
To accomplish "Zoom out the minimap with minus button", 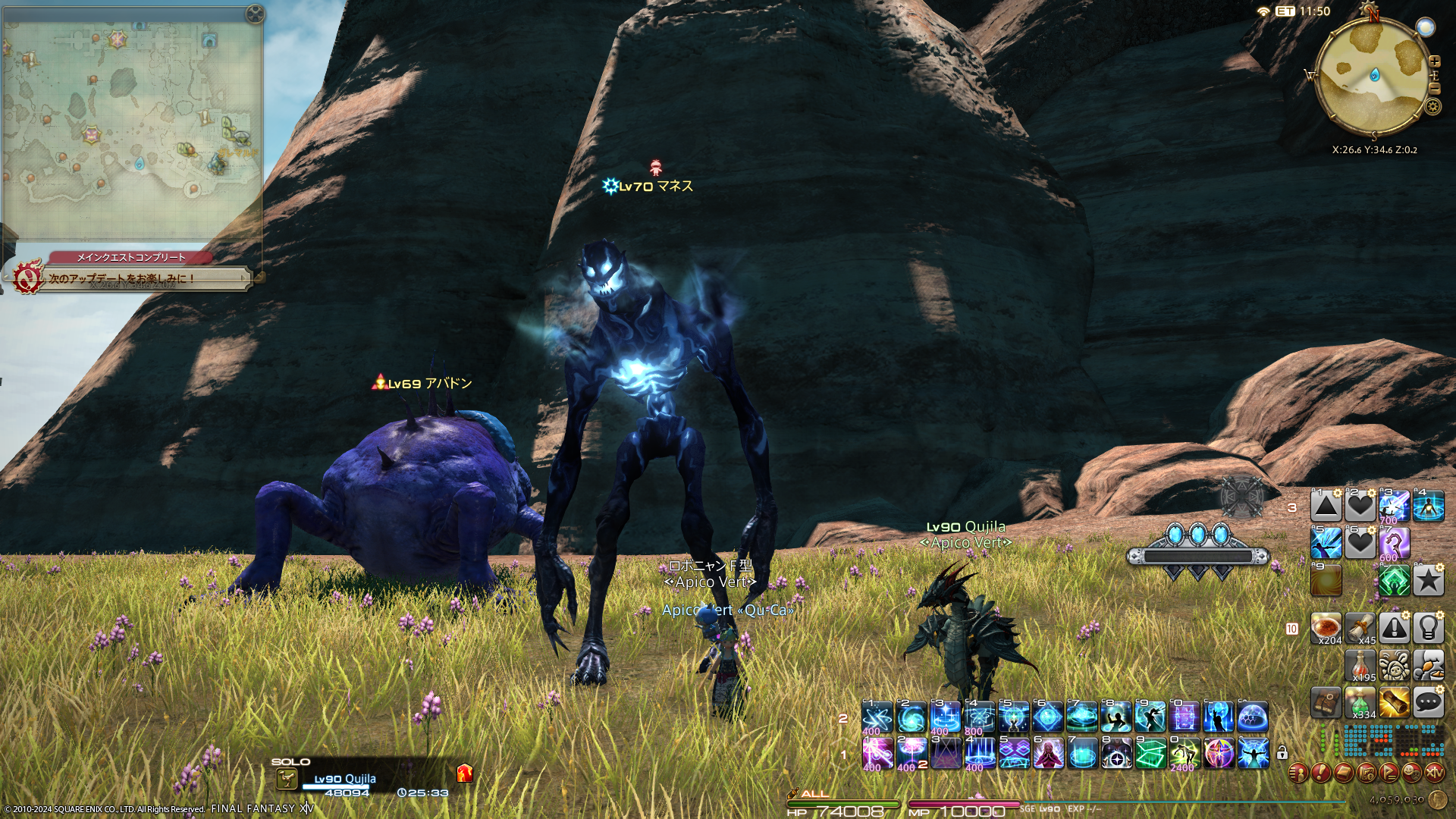I will coord(1434,88).
